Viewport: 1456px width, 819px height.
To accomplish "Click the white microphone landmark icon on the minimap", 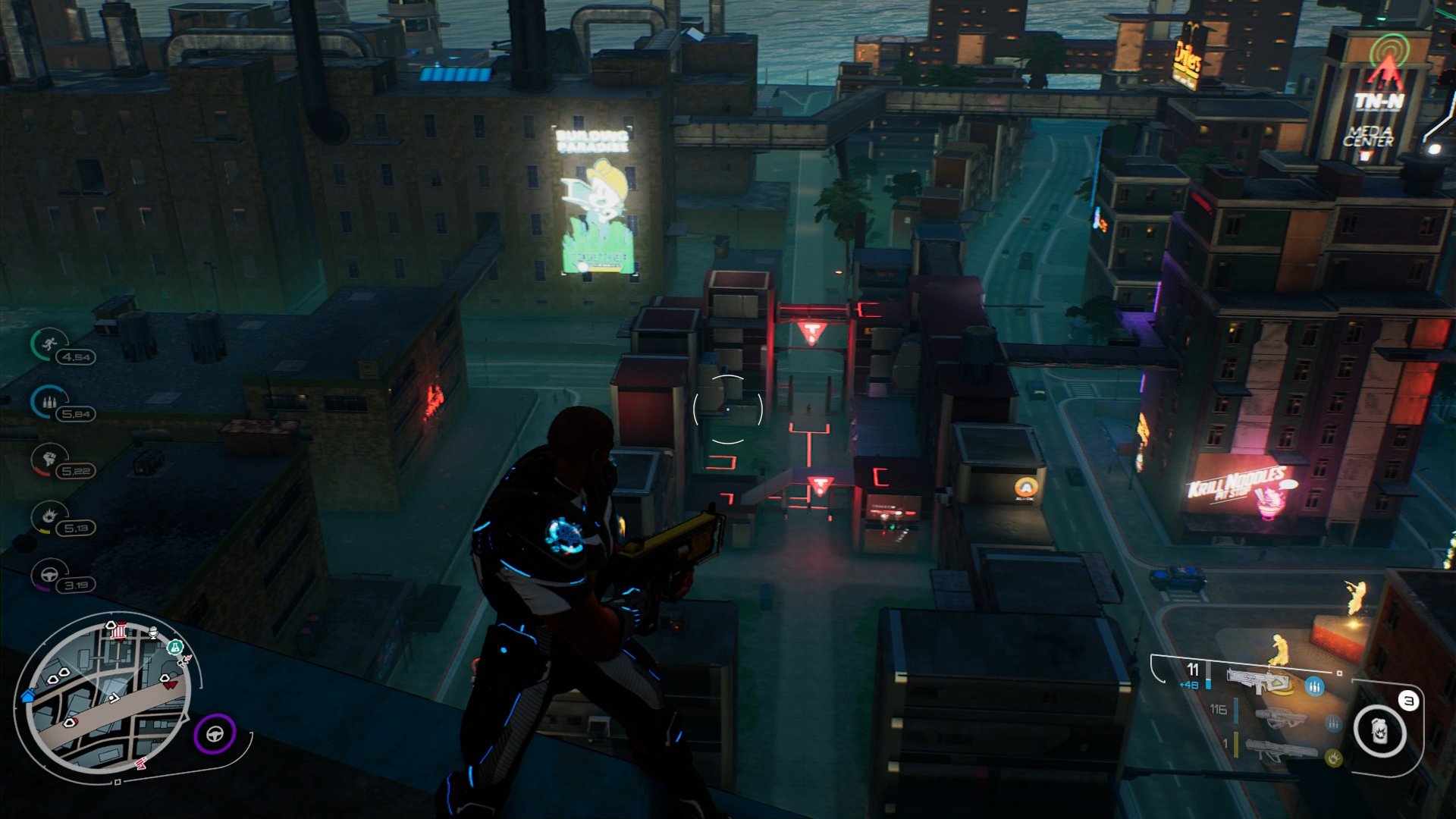I will click(x=152, y=632).
